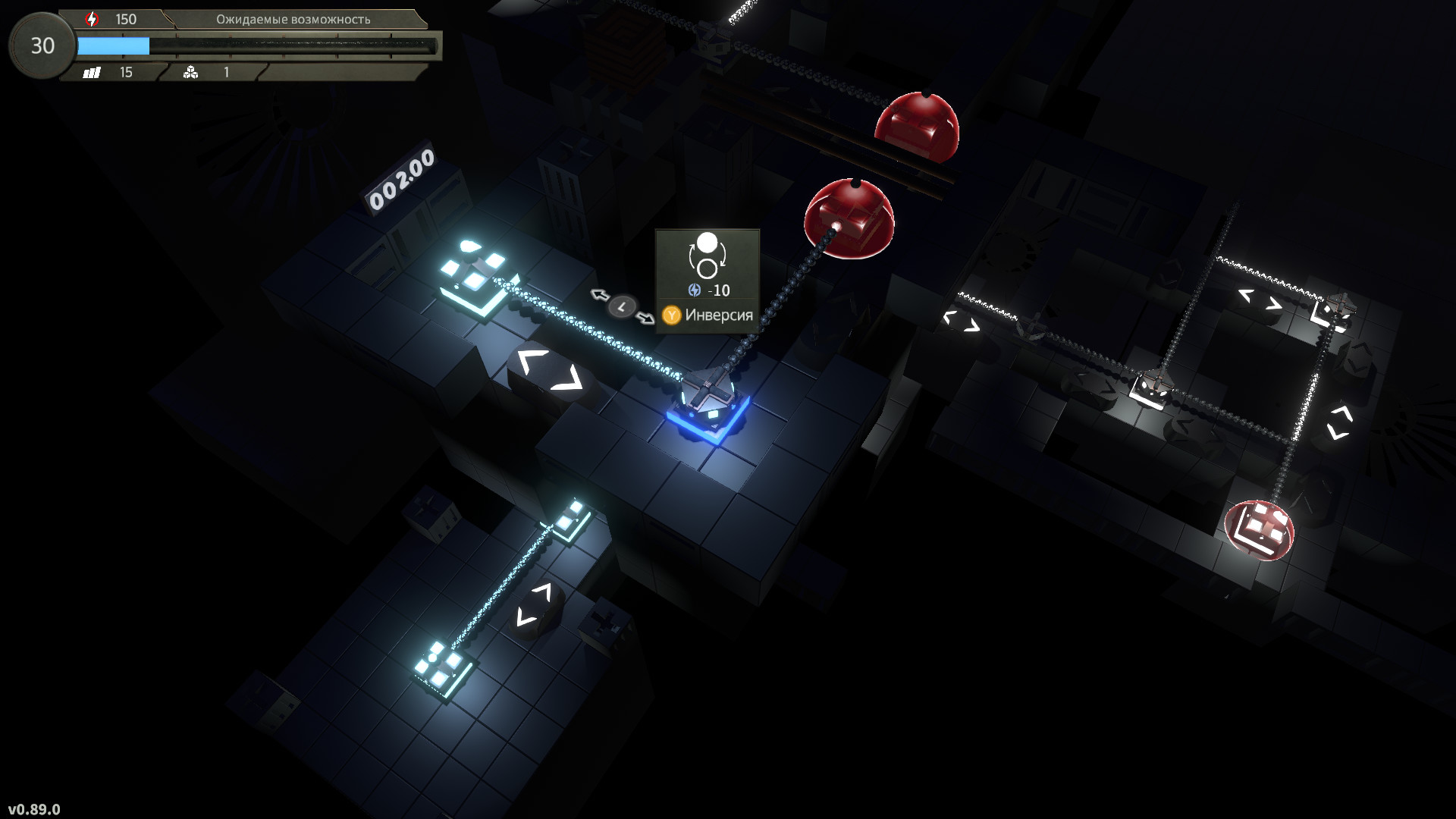1456x819 pixels.
Task: Activate the Inversion swap-circles icon
Action: (x=707, y=256)
